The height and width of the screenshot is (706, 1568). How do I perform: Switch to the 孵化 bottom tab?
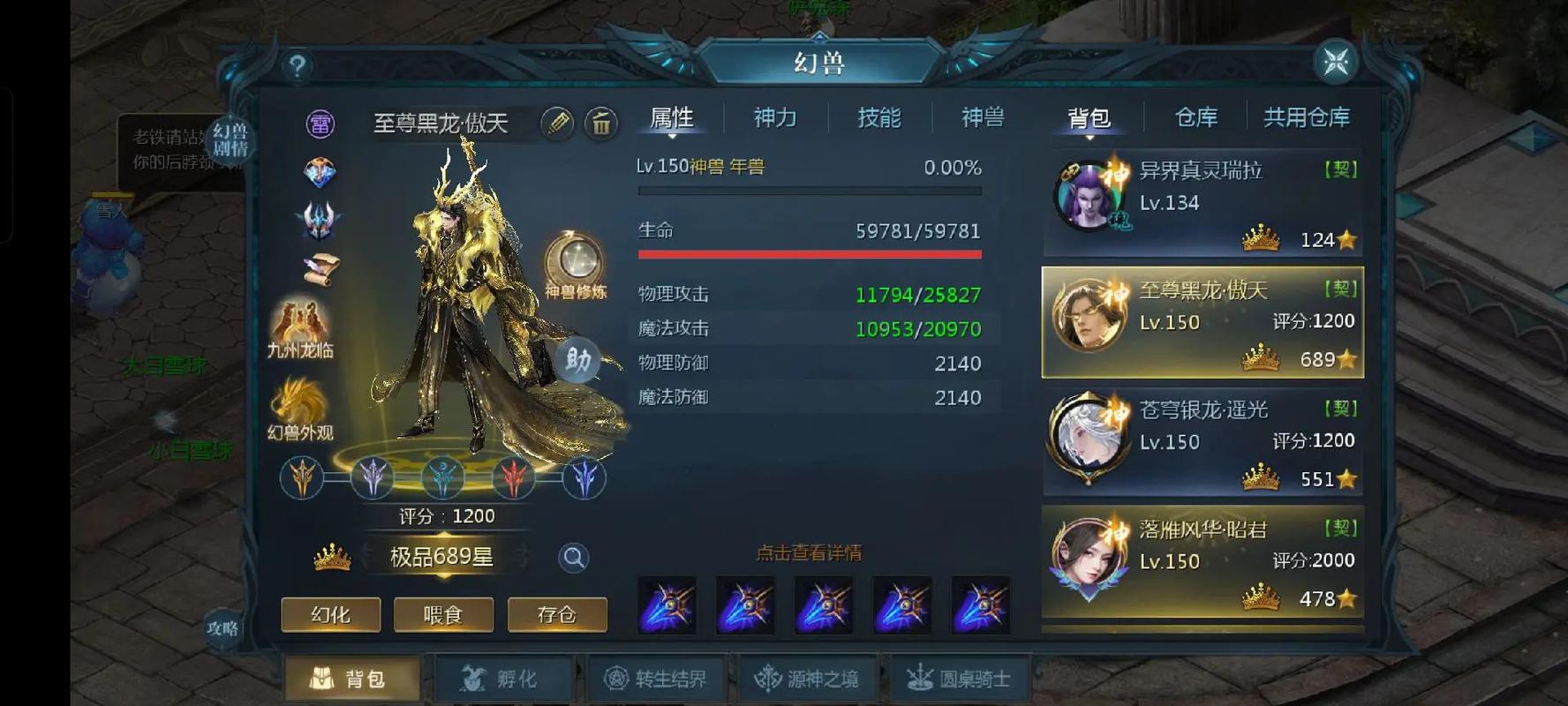click(x=504, y=676)
